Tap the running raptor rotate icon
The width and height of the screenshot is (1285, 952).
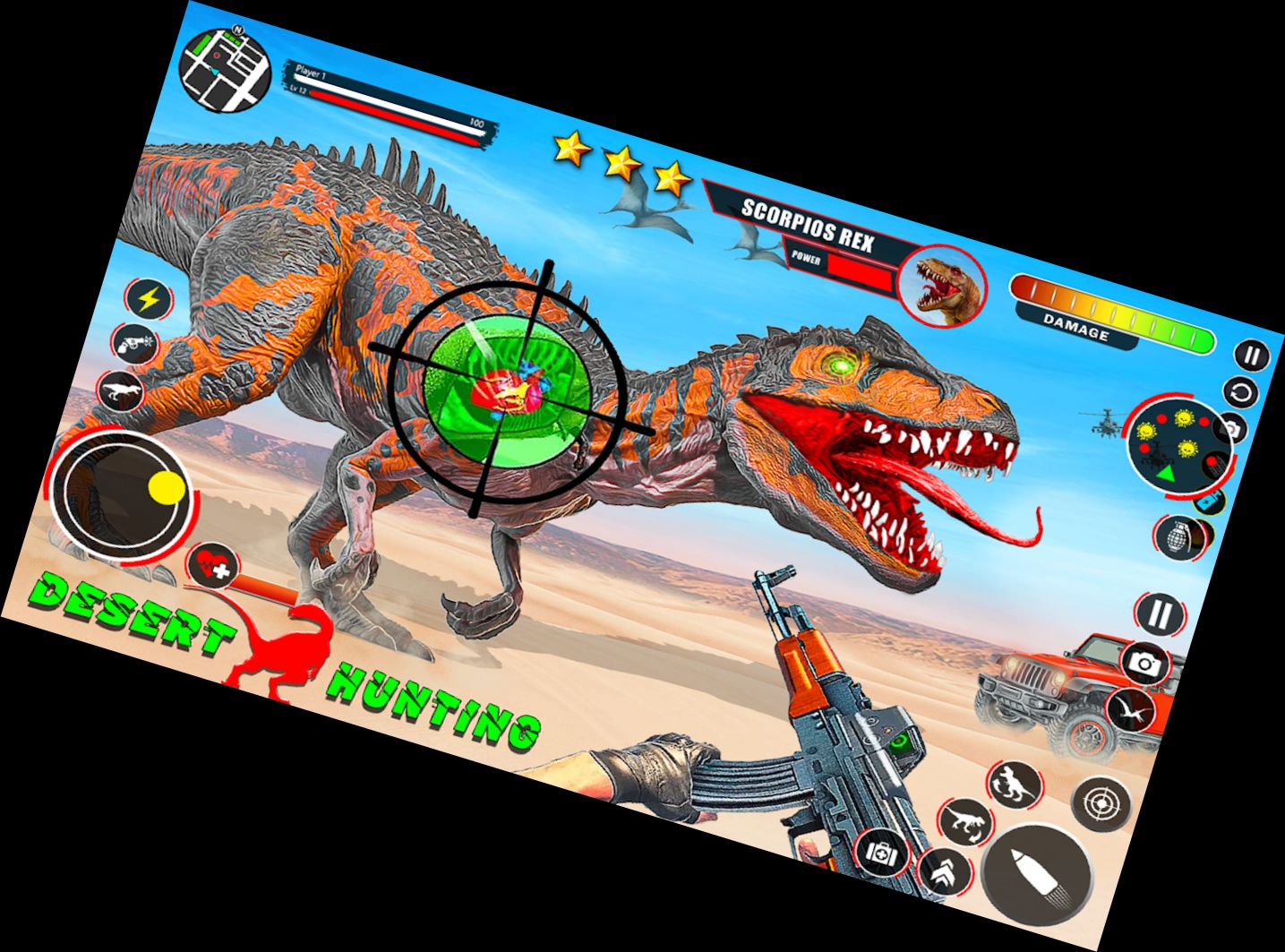pos(964,823)
